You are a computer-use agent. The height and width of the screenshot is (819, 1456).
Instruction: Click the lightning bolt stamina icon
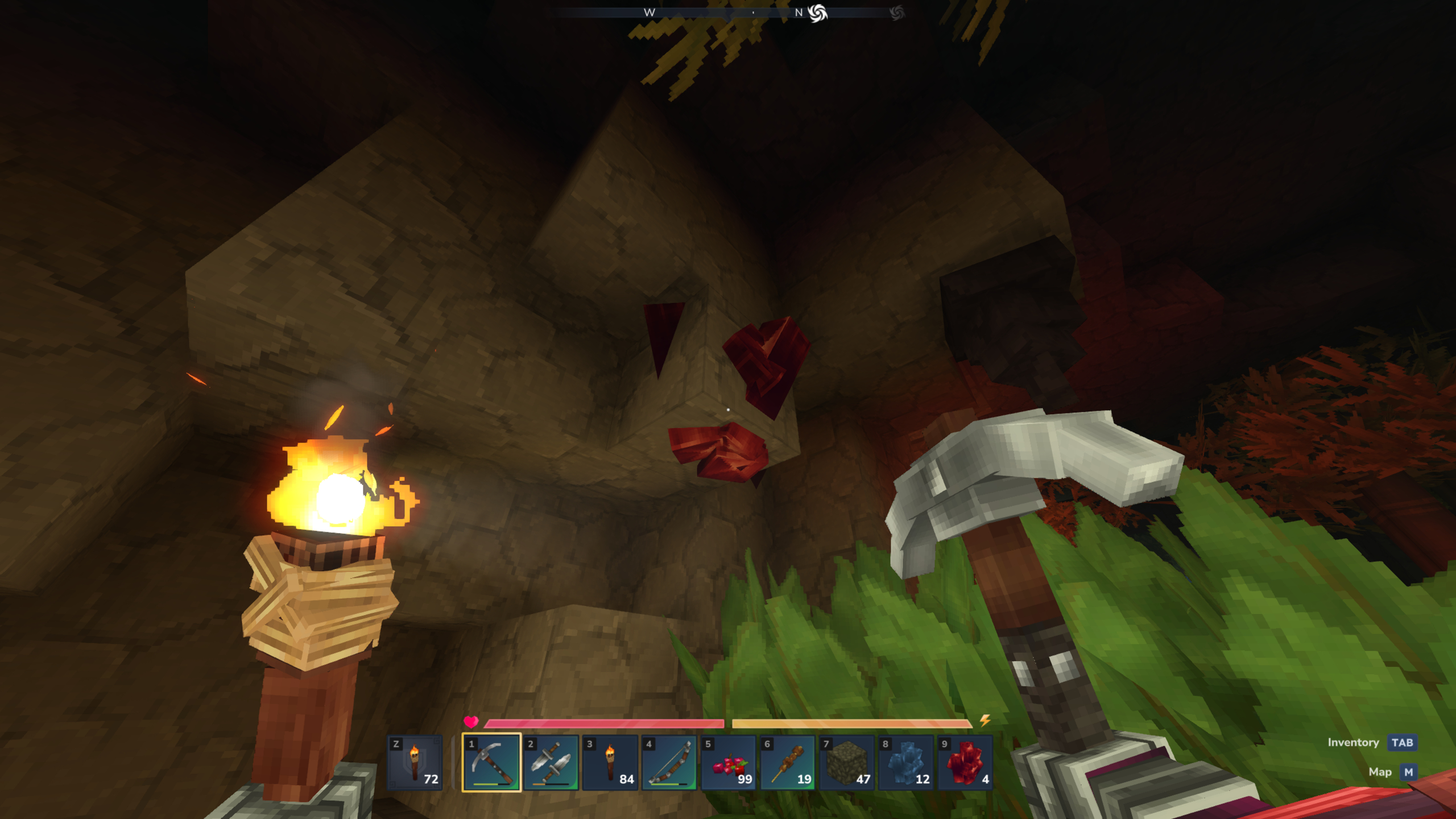[x=986, y=721]
